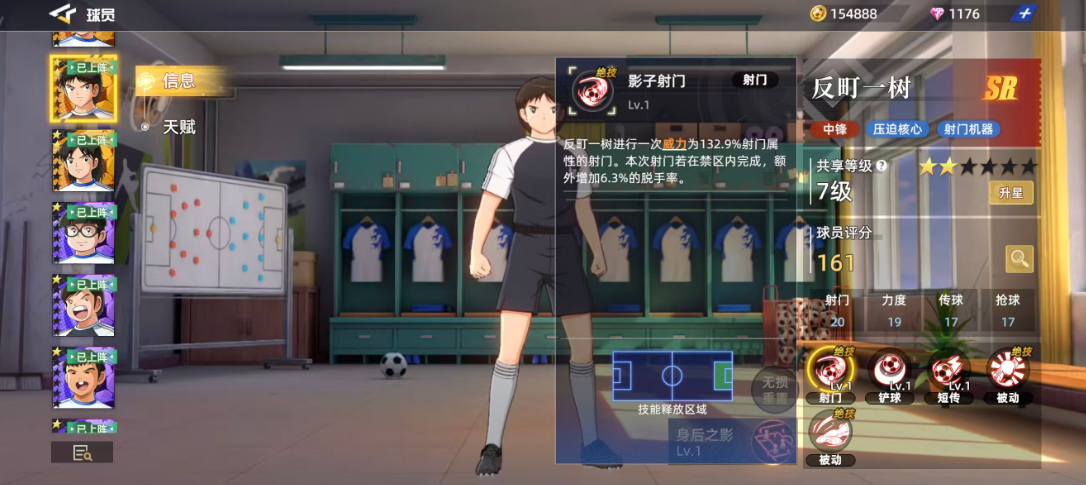1086x485 pixels.
Task: Choose the 短传 short pass skill icon
Action: coord(946,372)
